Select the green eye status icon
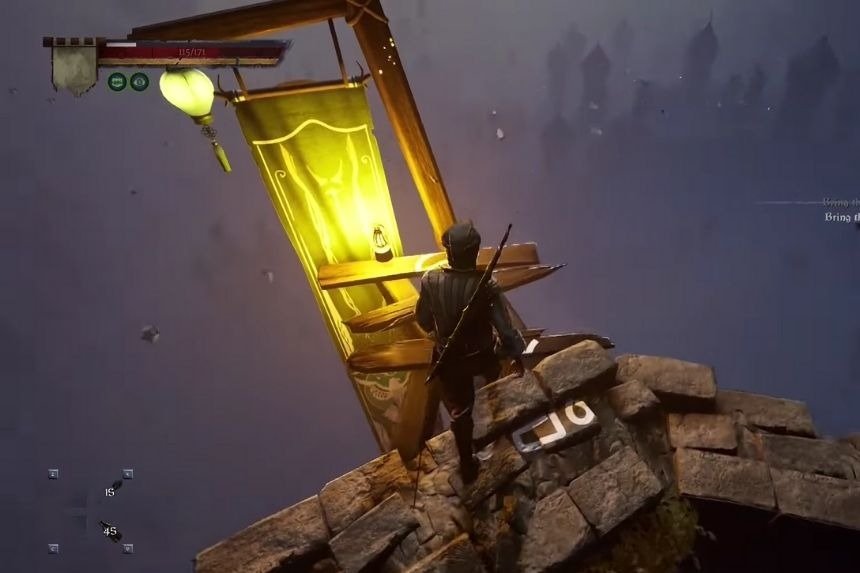This screenshot has width=860, height=573. point(139,82)
